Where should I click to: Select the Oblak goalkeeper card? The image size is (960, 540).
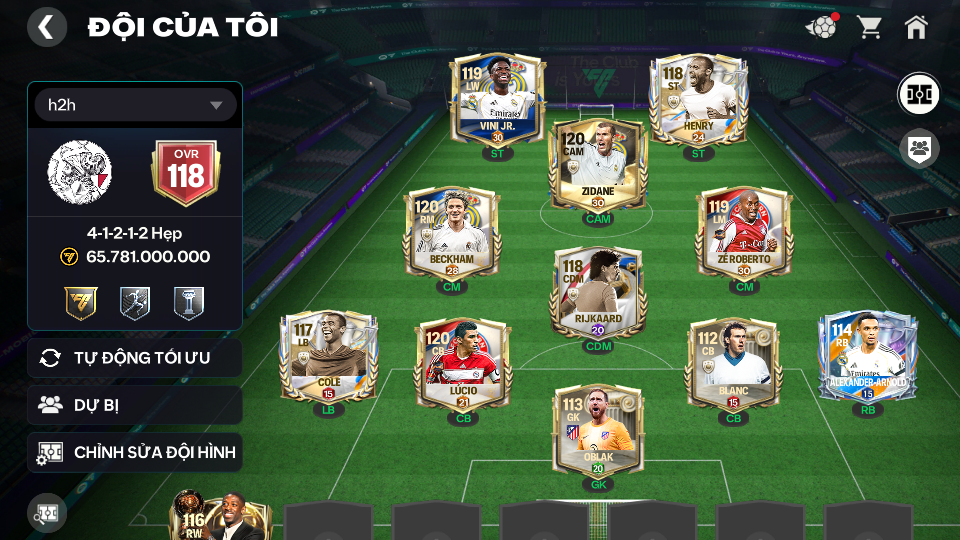tap(597, 430)
